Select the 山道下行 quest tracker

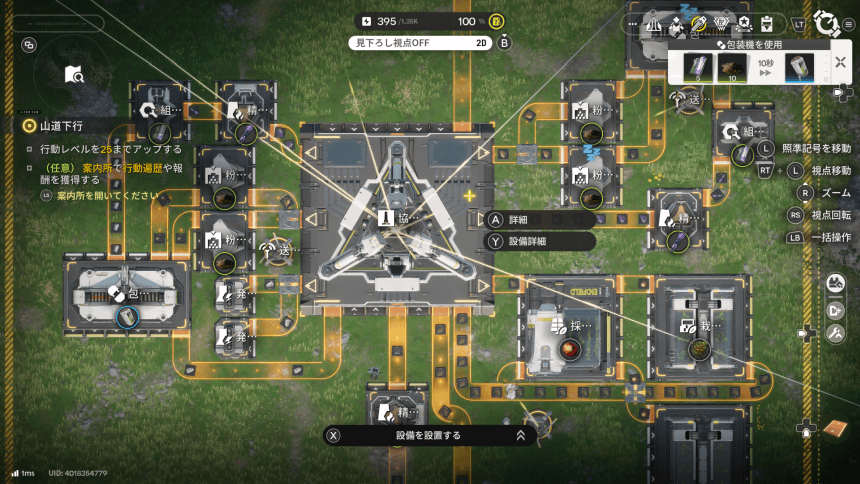point(61,127)
